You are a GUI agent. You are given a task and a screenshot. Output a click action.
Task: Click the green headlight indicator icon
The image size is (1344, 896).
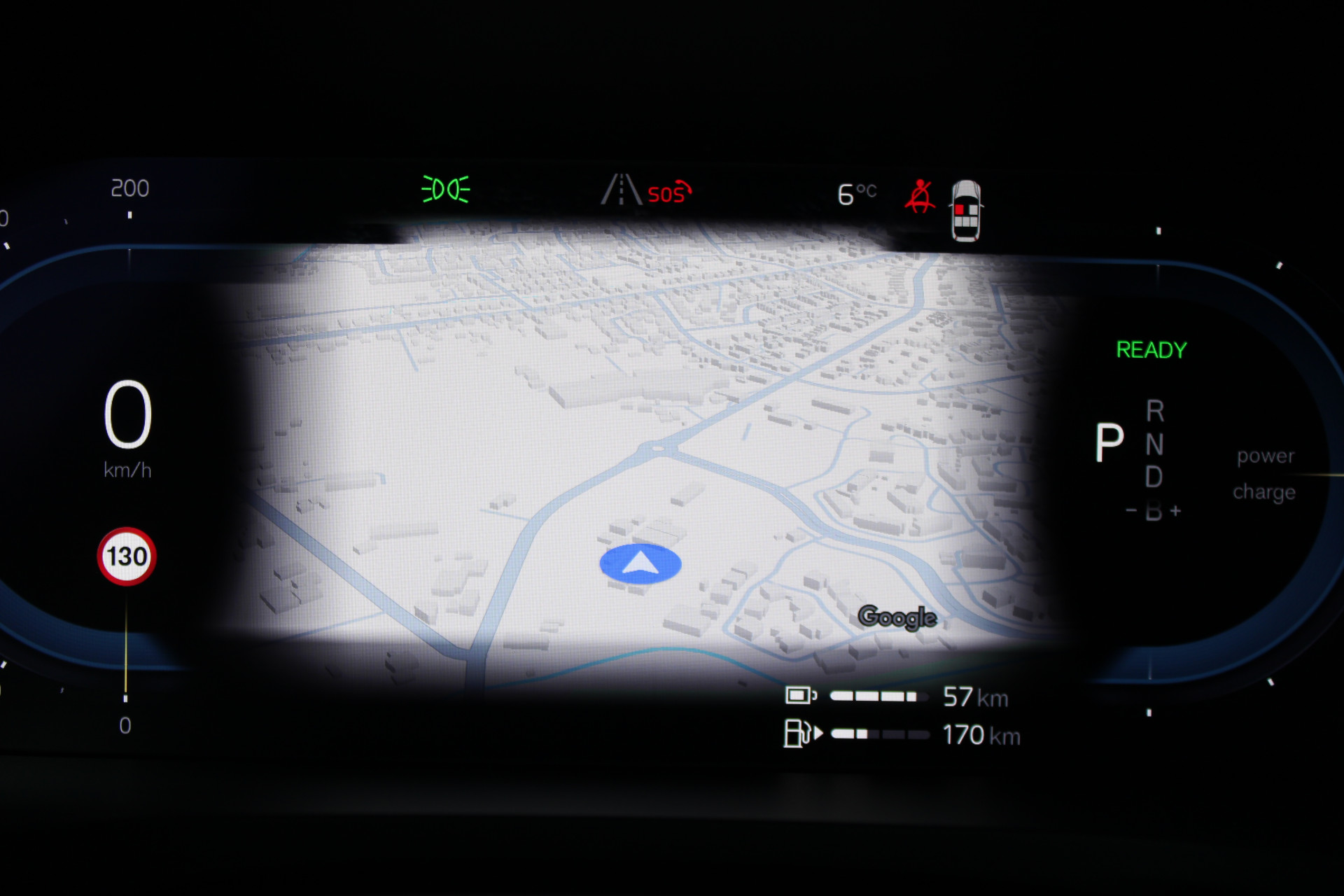point(446,189)
